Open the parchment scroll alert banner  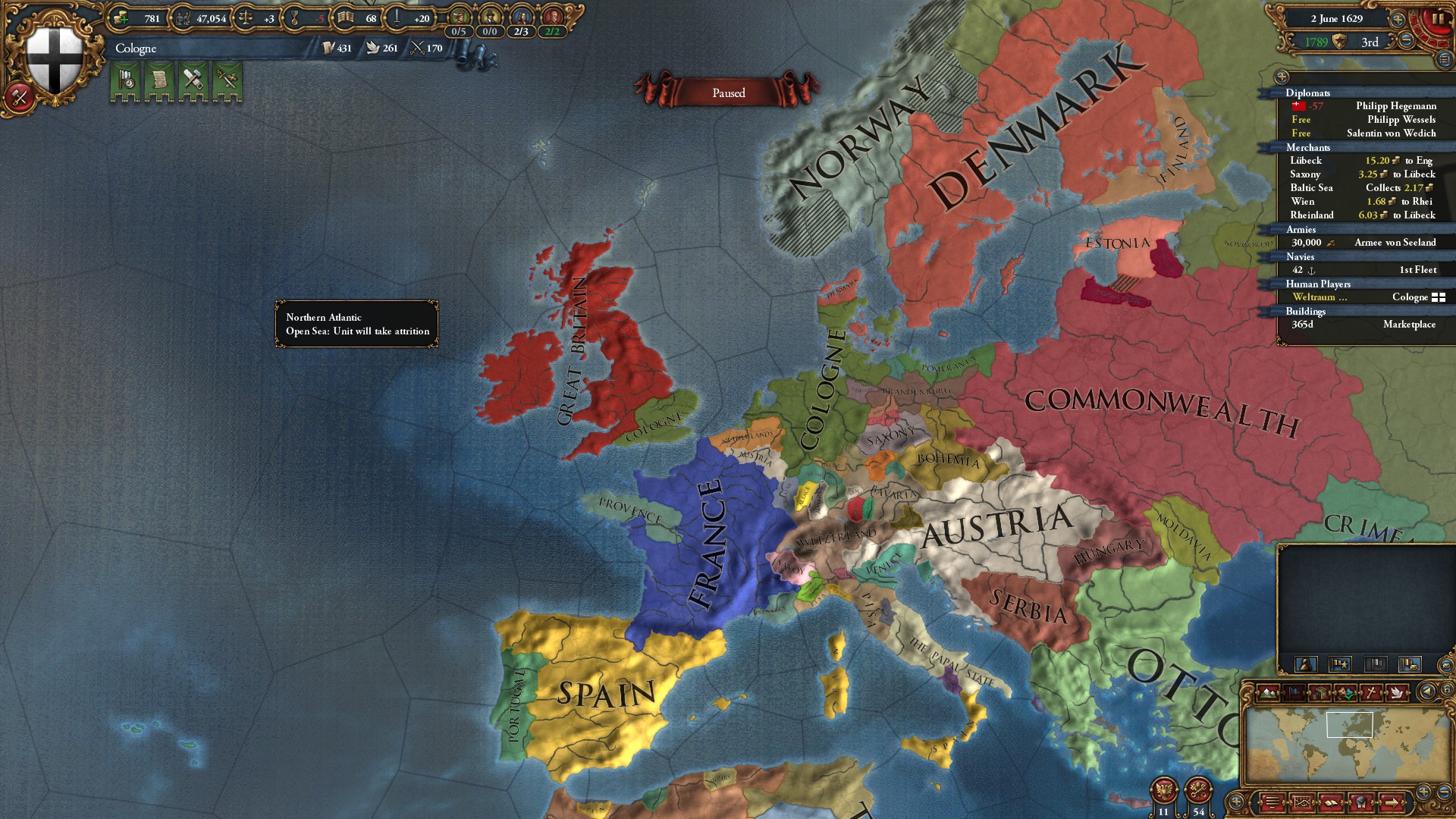click(x=160, y=80)
